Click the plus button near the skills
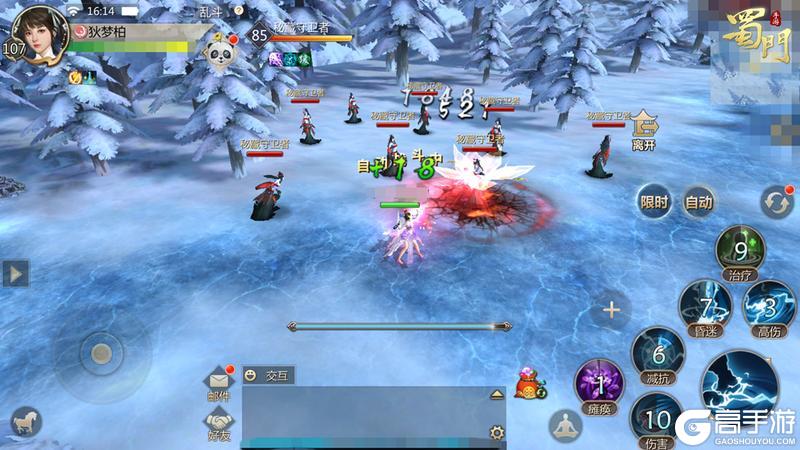800x450 pixels. coord(611,310)
